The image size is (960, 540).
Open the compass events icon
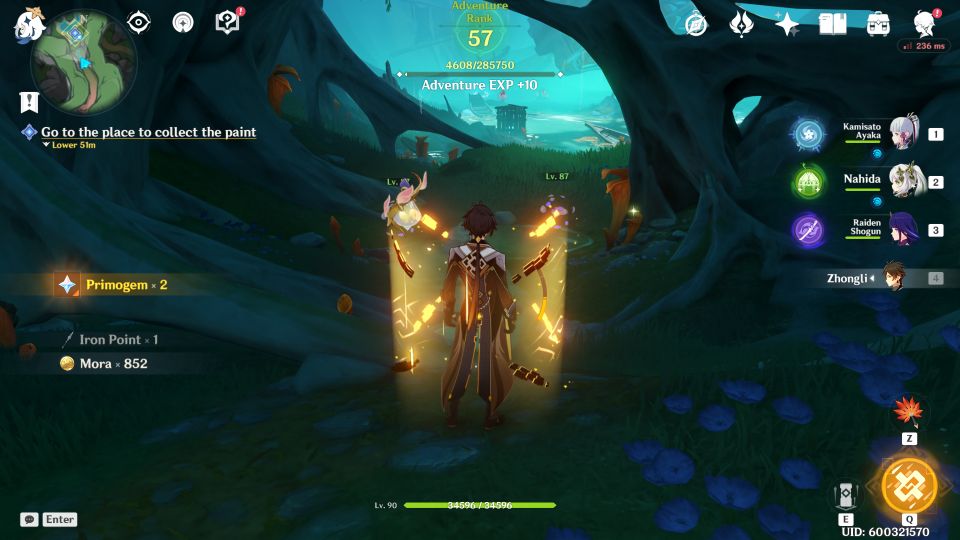click(x=696, y=24)
